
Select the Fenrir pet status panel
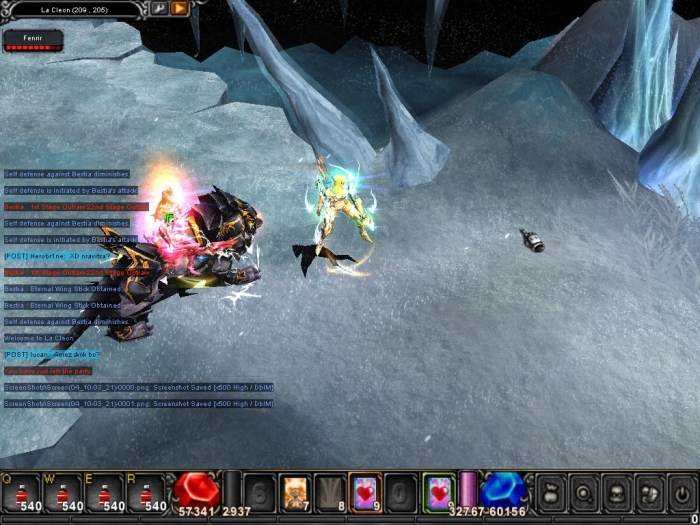(x=32, y=40)
